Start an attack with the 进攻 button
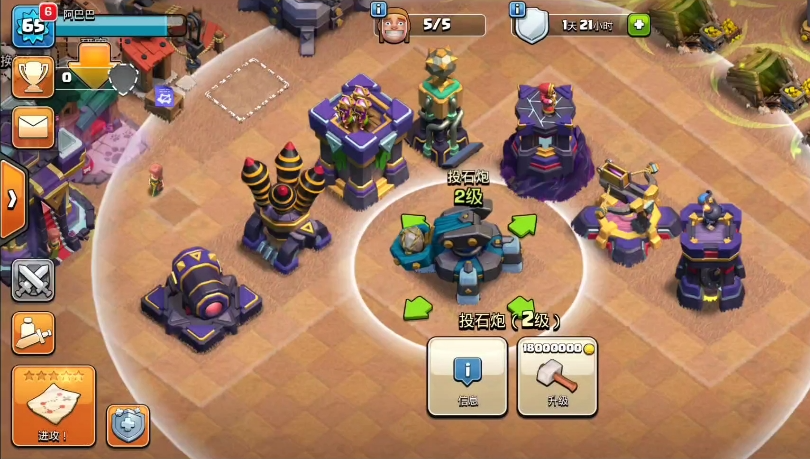Image resolution: width=810 pixels, height=459 pixels. click(53, 405)
